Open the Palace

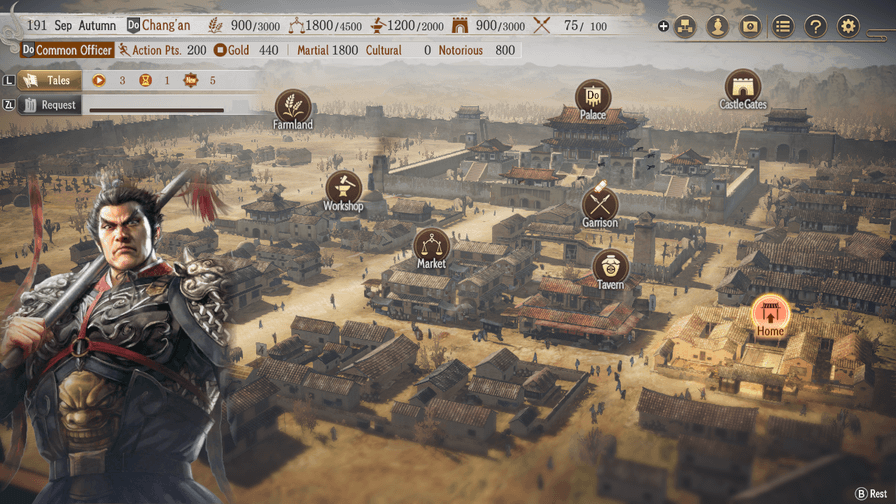[x=593, y=96]
